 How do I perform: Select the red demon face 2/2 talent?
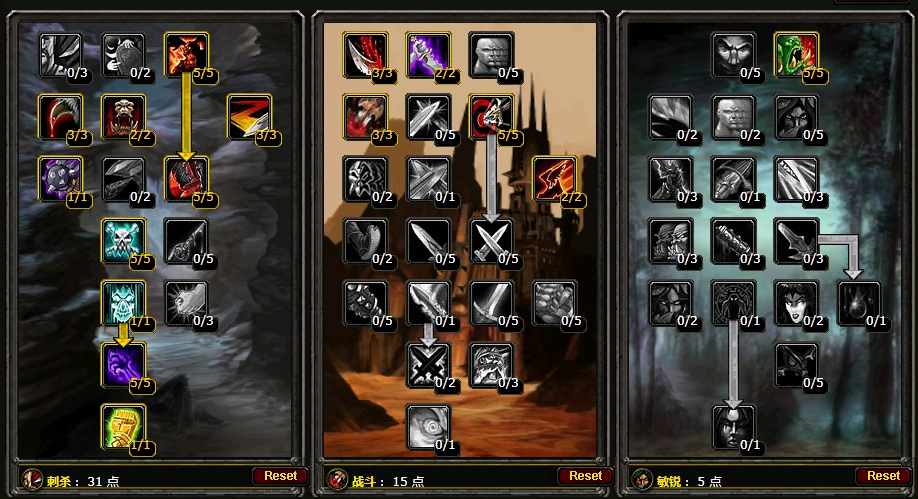[x=123, y=116]
